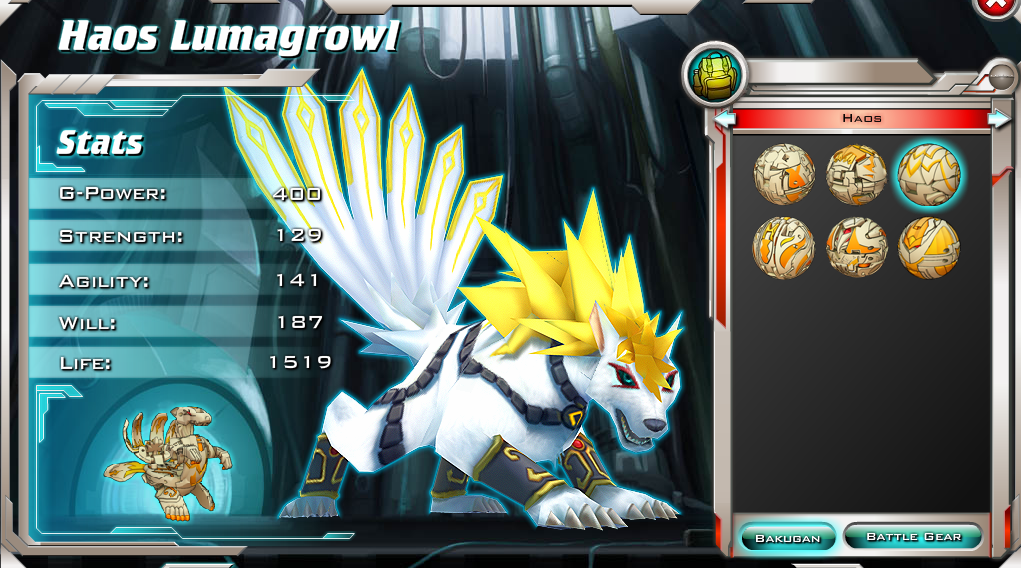This screenshot has height=568, width=1021.
Task: Choose the Bakugan ball with red accents
Action: [856, 246]
